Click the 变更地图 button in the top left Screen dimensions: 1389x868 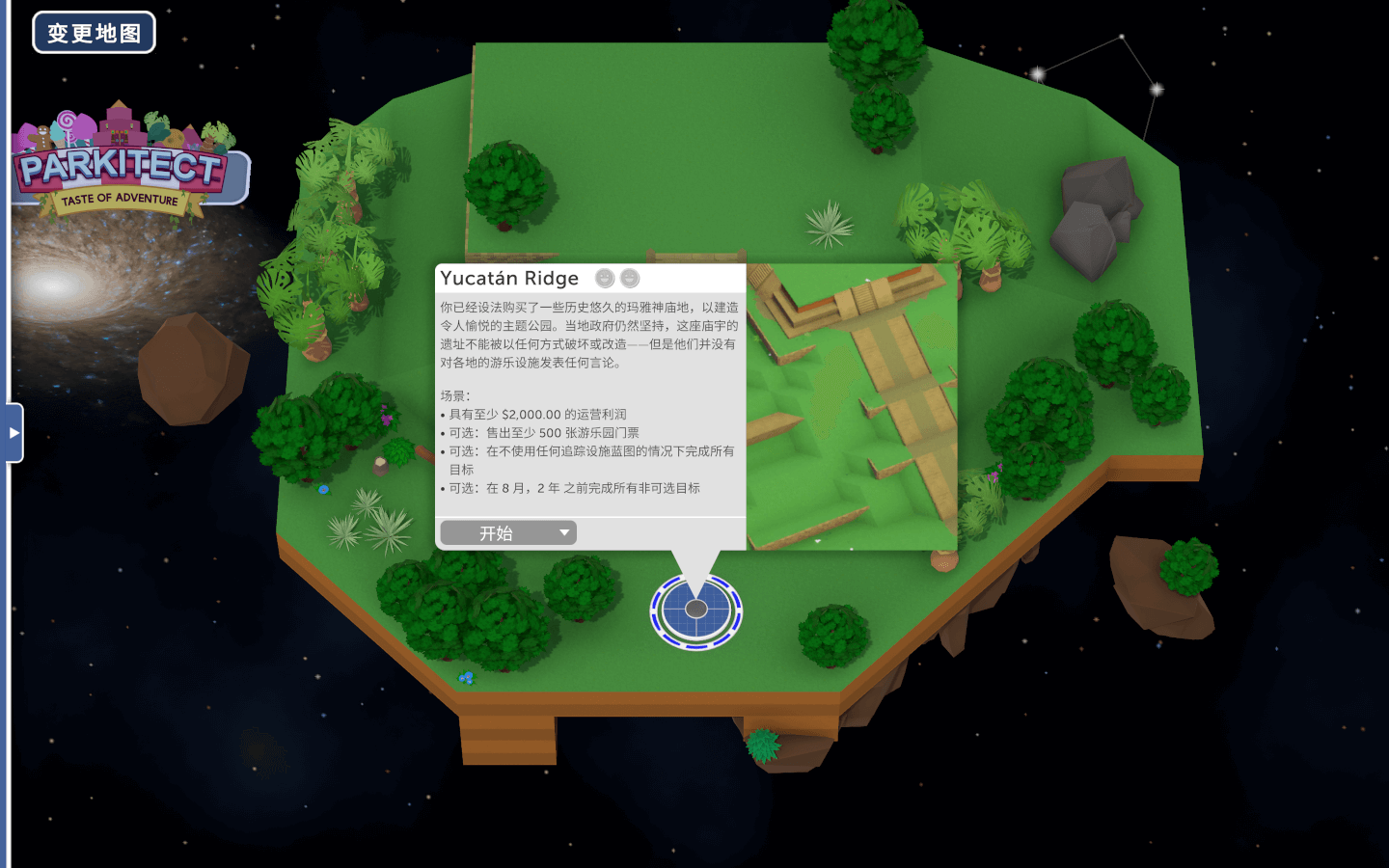(x=94, y=32)
